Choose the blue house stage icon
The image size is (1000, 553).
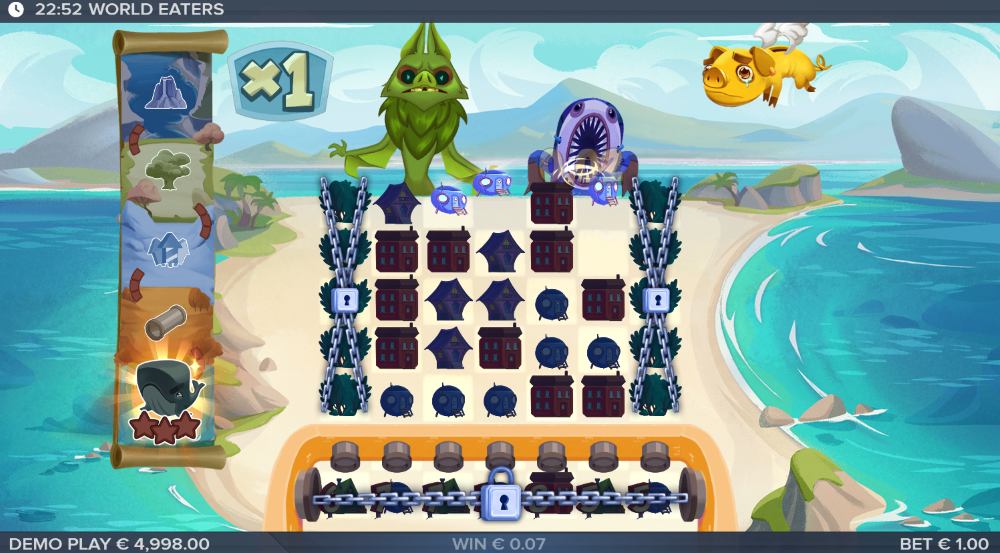click(165, 248)
